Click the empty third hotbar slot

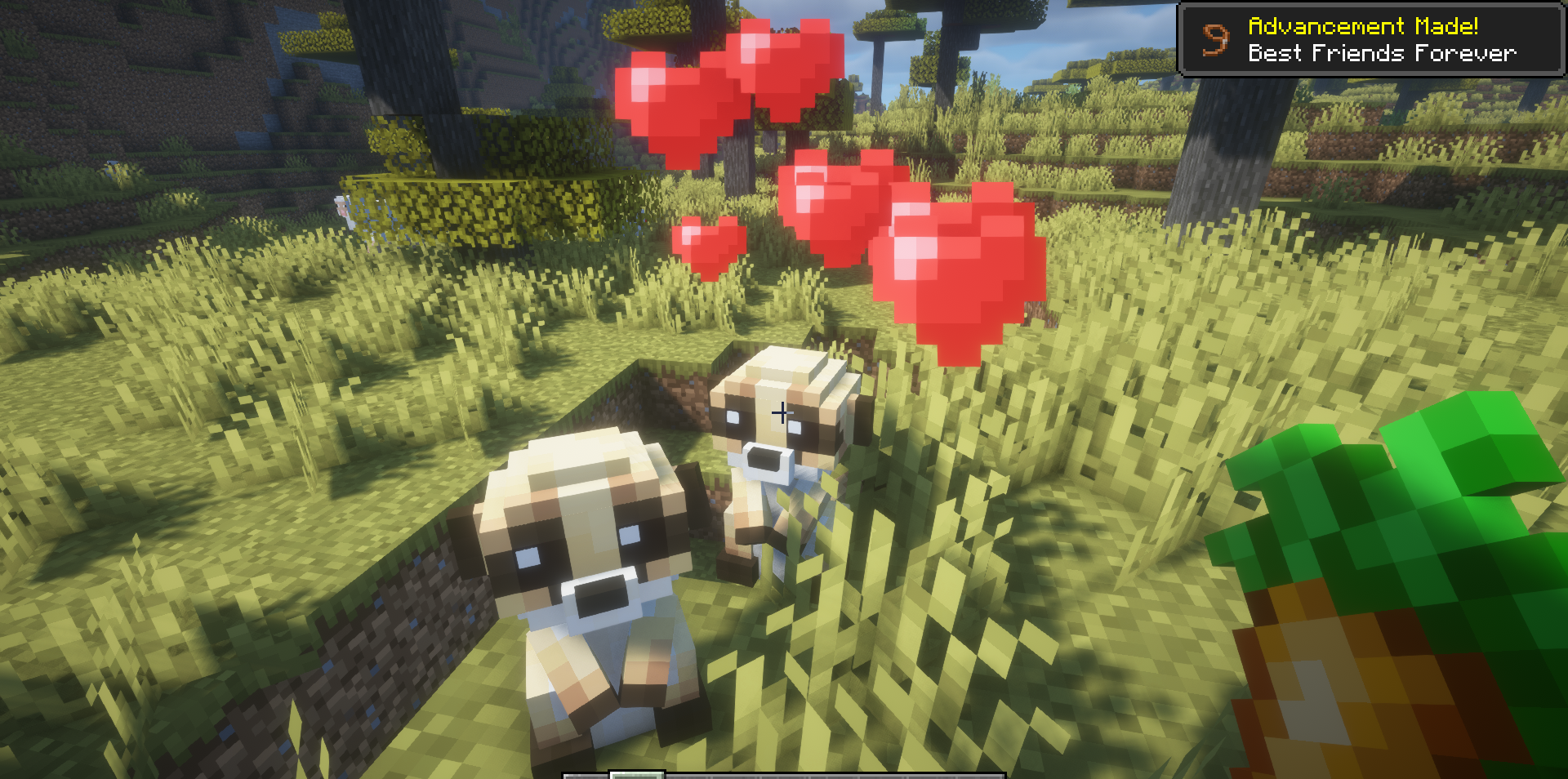(688, 774)
